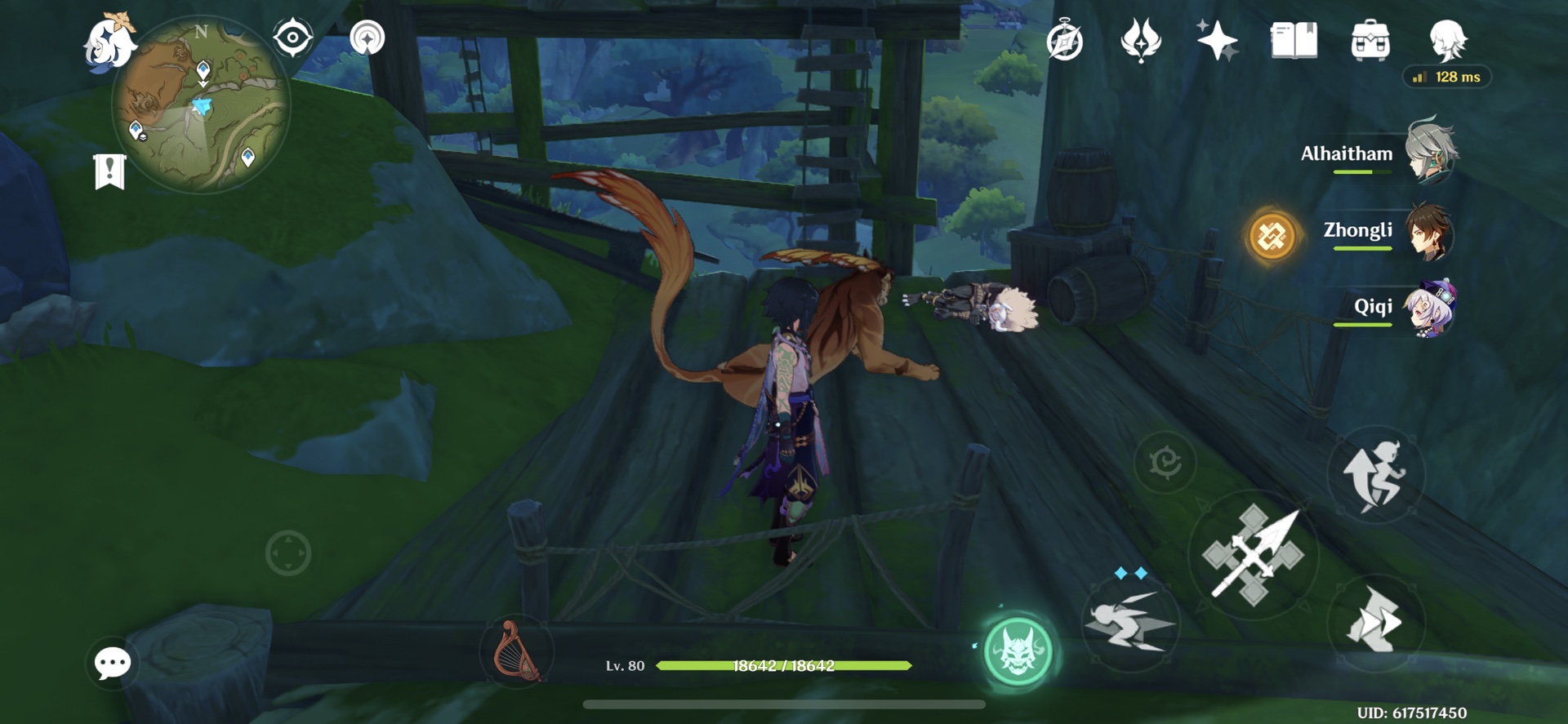Open the Adventurer Handbook compass icon

point(1065,42)
